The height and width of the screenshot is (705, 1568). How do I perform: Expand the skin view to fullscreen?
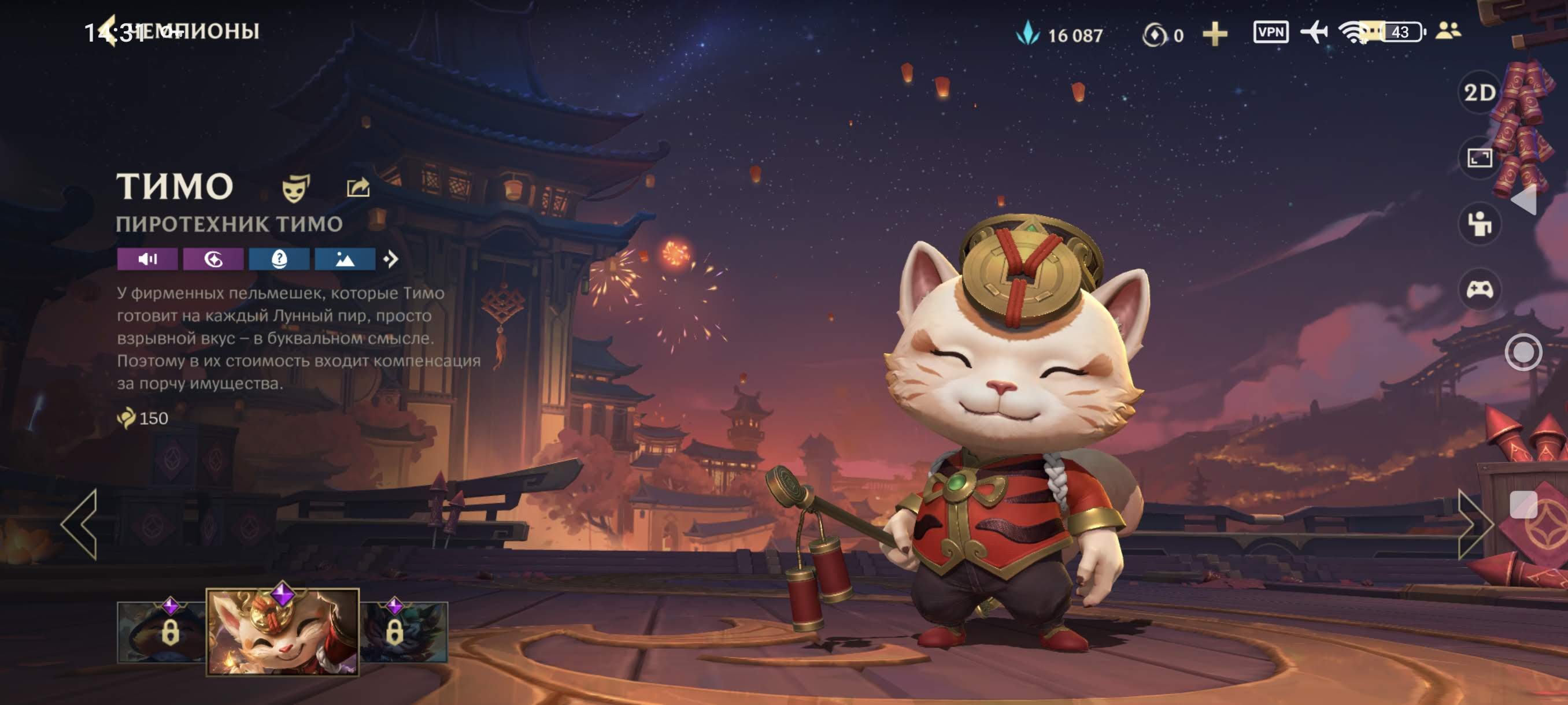[1479, 158]
